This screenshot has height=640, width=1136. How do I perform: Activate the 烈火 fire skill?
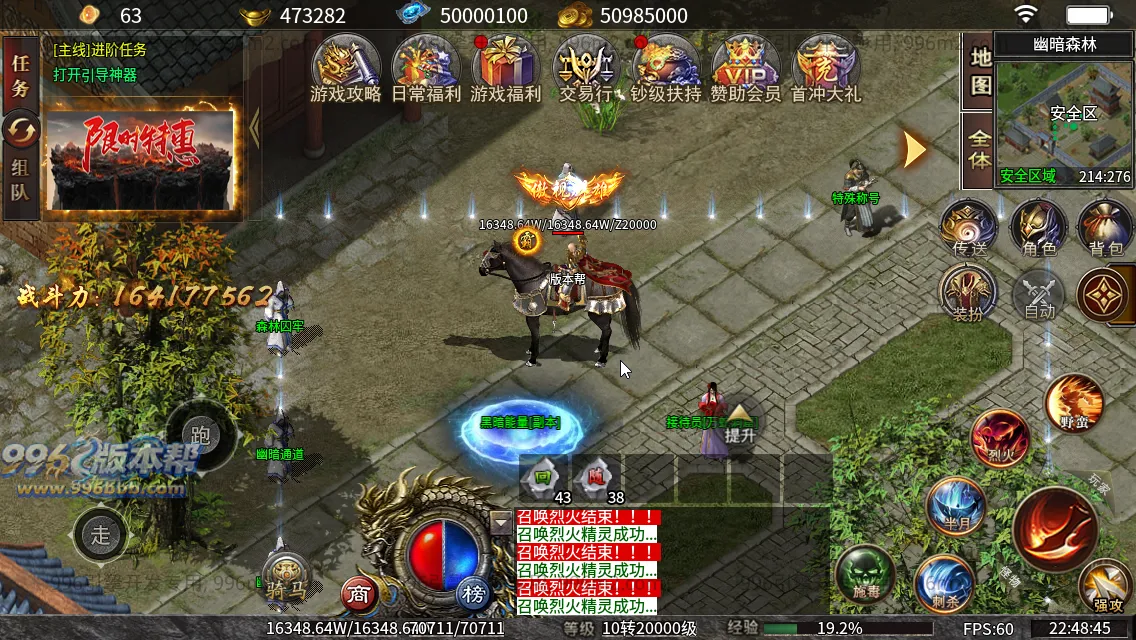tap(1001, 438)
